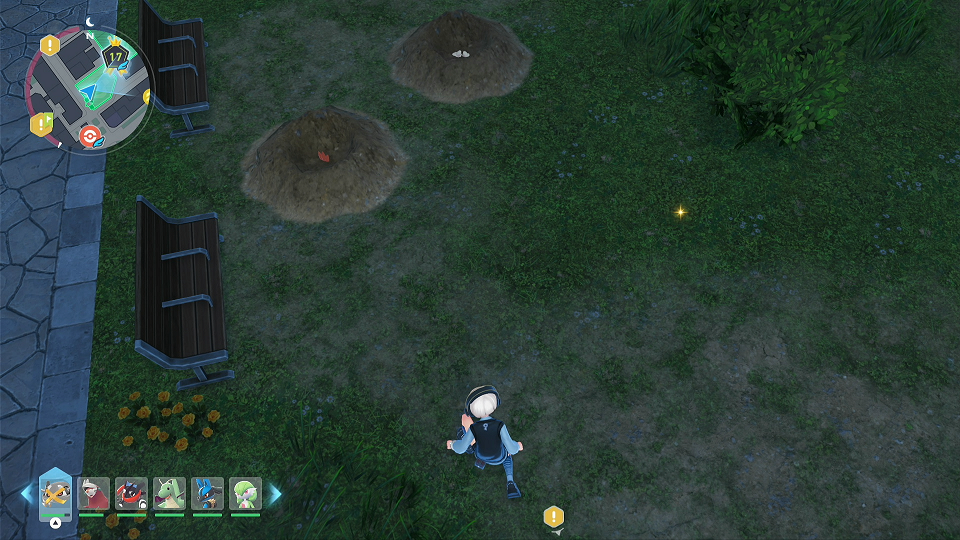960x540 pixels.
Task: Click the Pokémon Center marker on minimap
Action: (90, 135)
